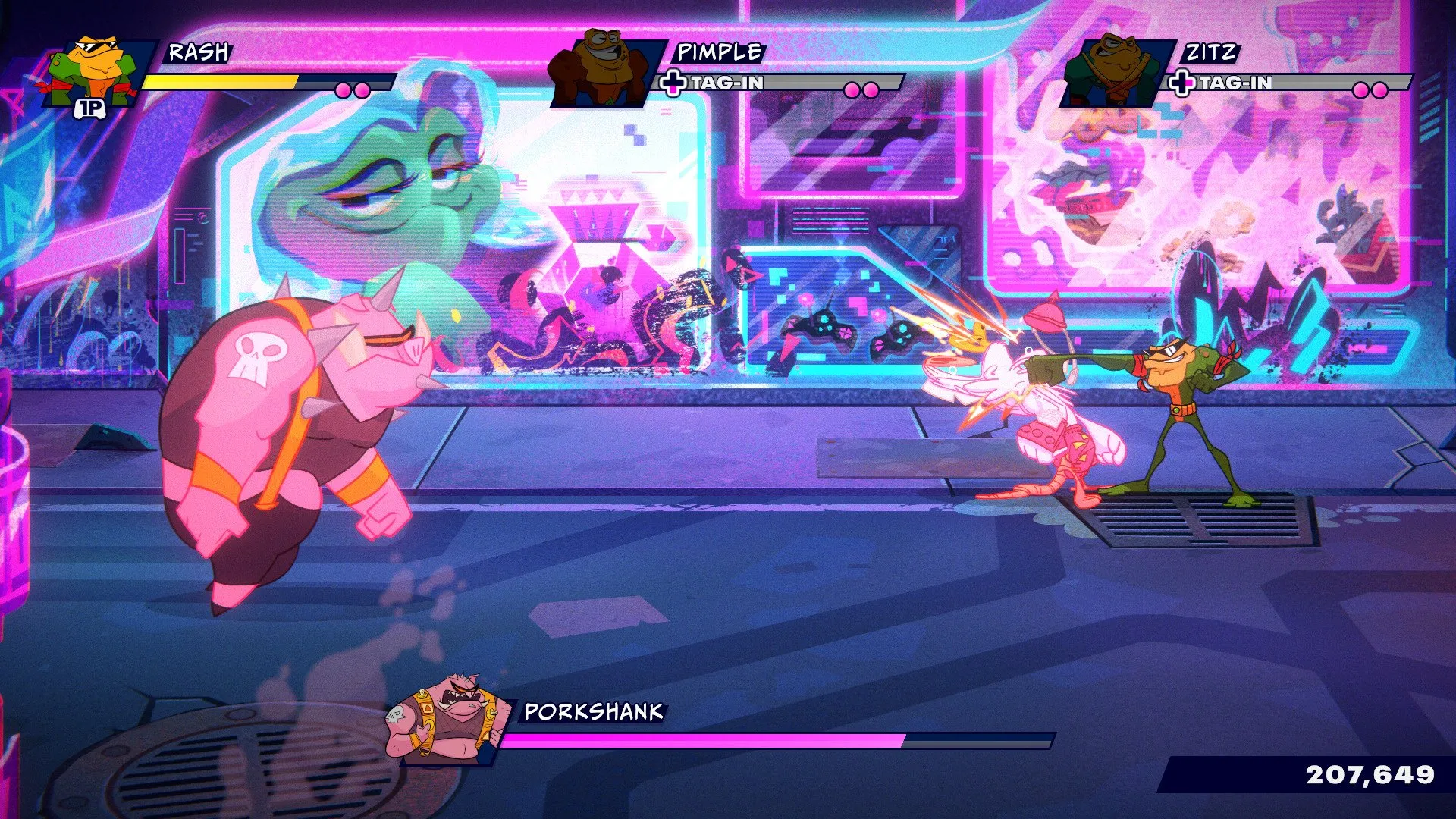Choose Pimple's portrait in the HUD
The image size is (1456, 819).
(604, 70)
